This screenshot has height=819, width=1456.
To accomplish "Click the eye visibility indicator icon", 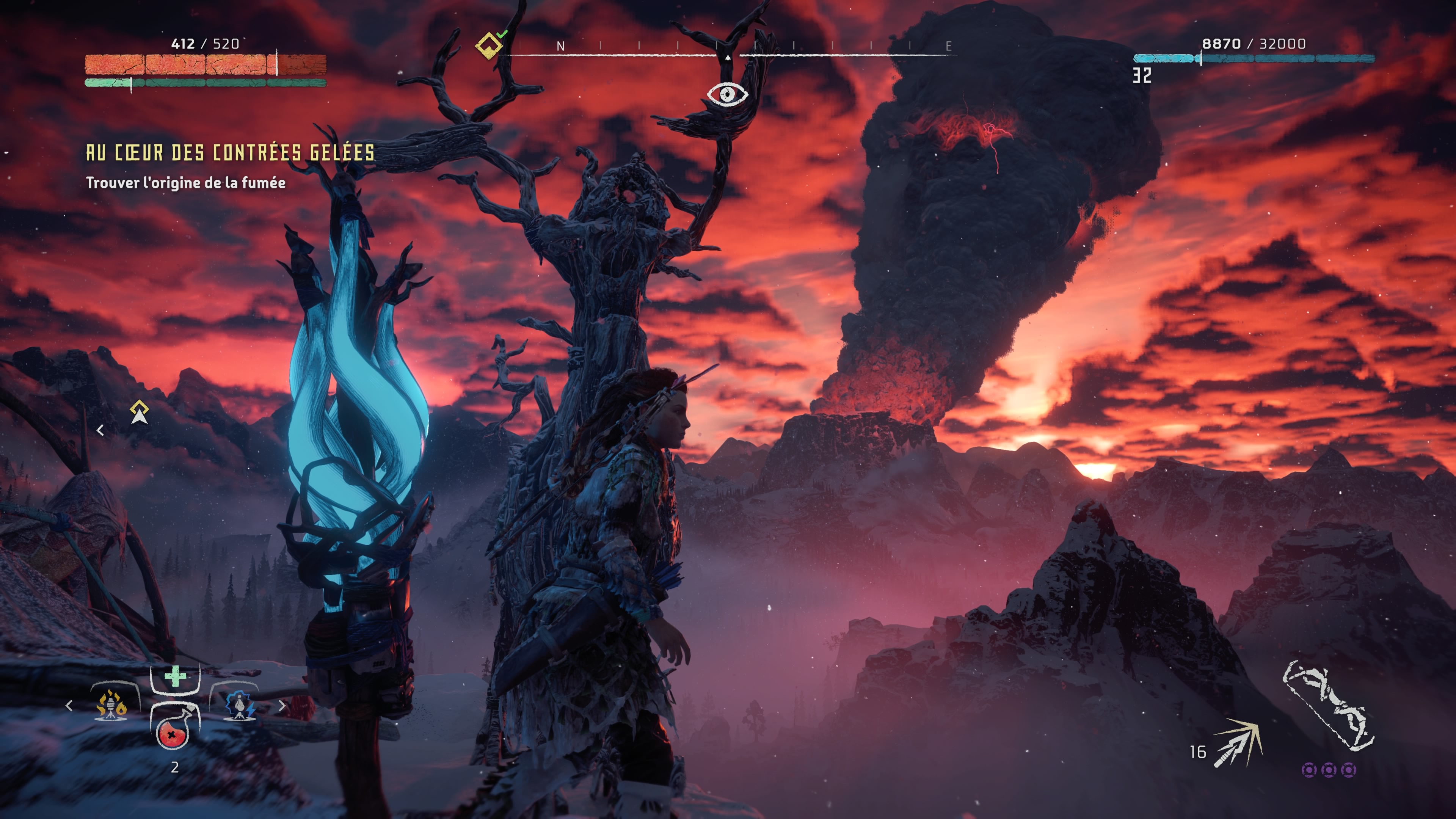I will coord(727,94).
